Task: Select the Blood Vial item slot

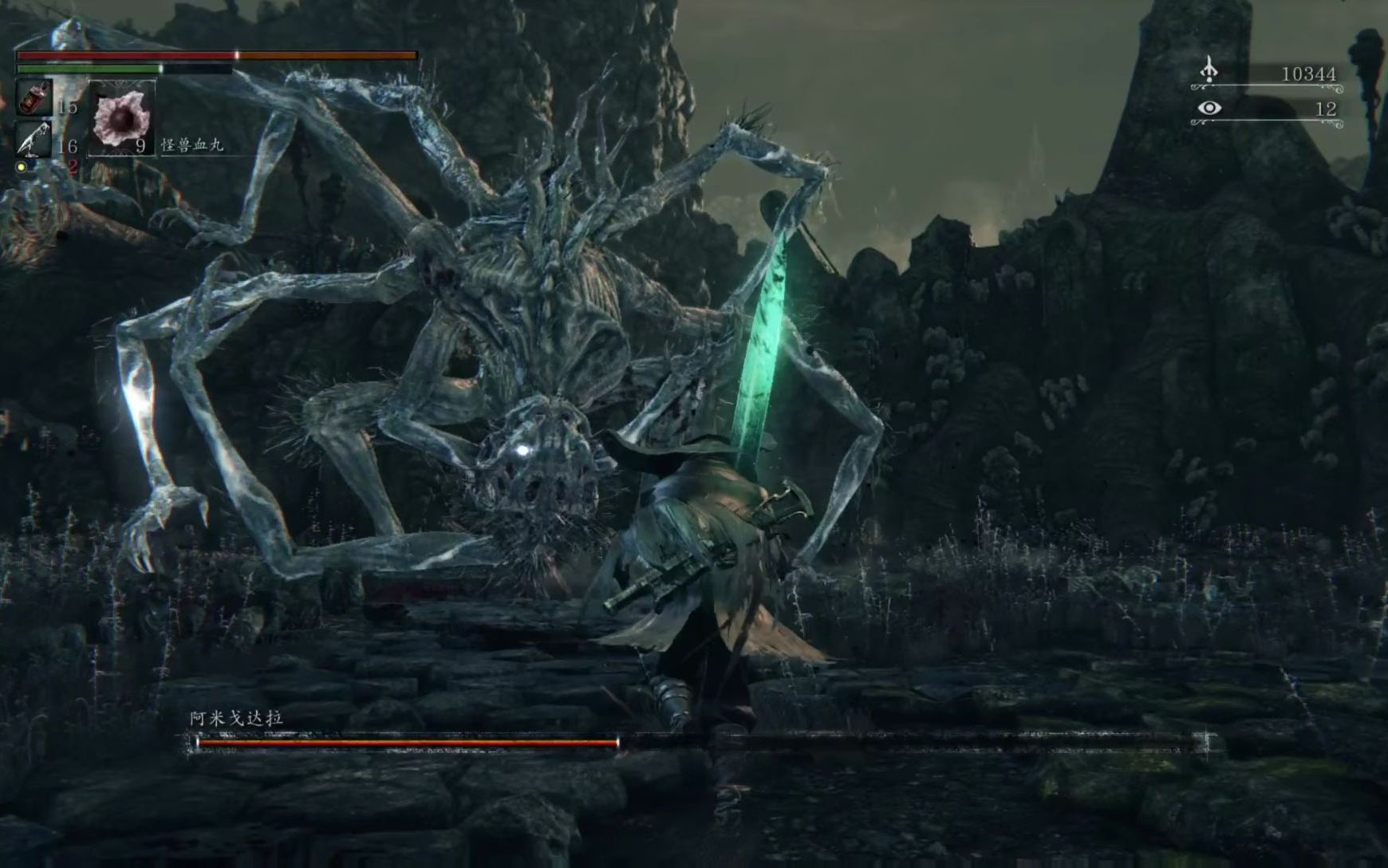Action: point(34,98)
